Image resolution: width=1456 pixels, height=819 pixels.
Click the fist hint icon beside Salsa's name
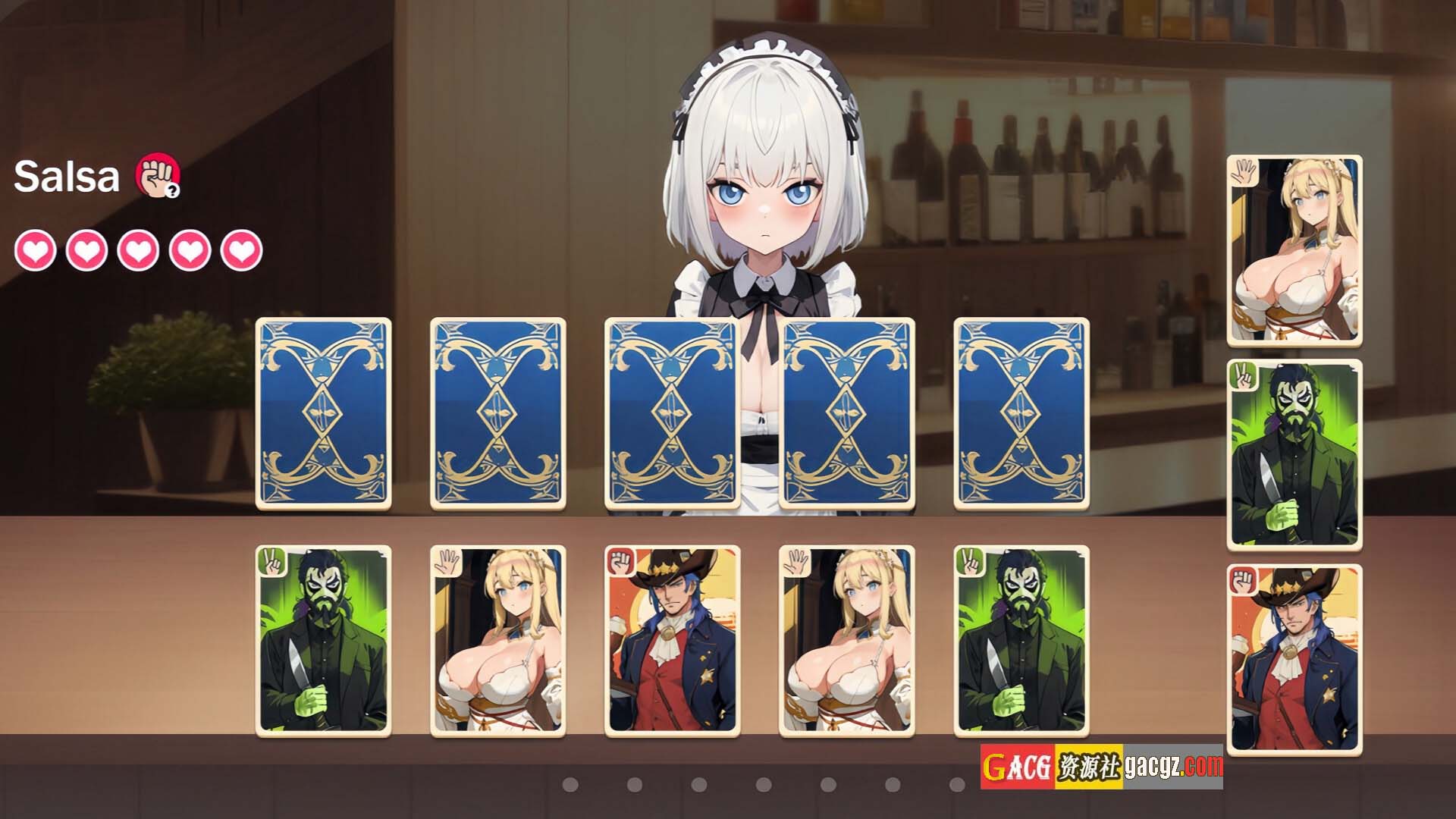[158, 176]
